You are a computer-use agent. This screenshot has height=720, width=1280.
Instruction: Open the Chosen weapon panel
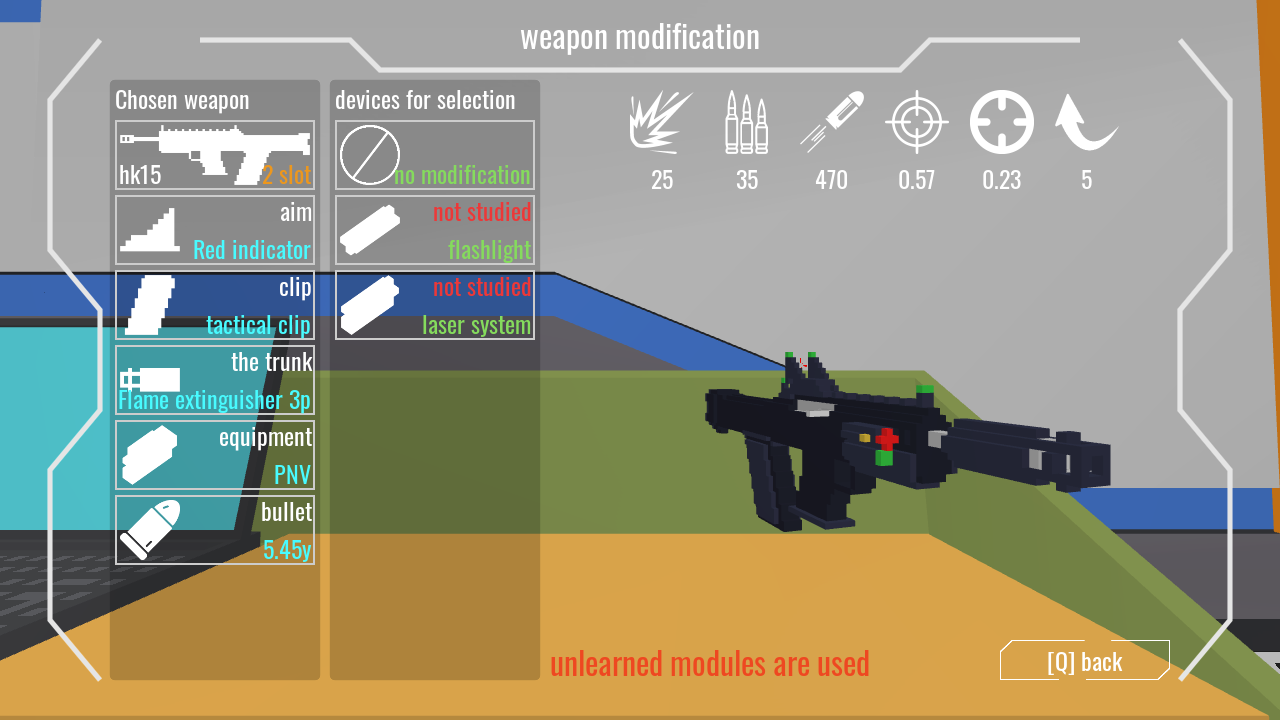(x=180, y=100)
